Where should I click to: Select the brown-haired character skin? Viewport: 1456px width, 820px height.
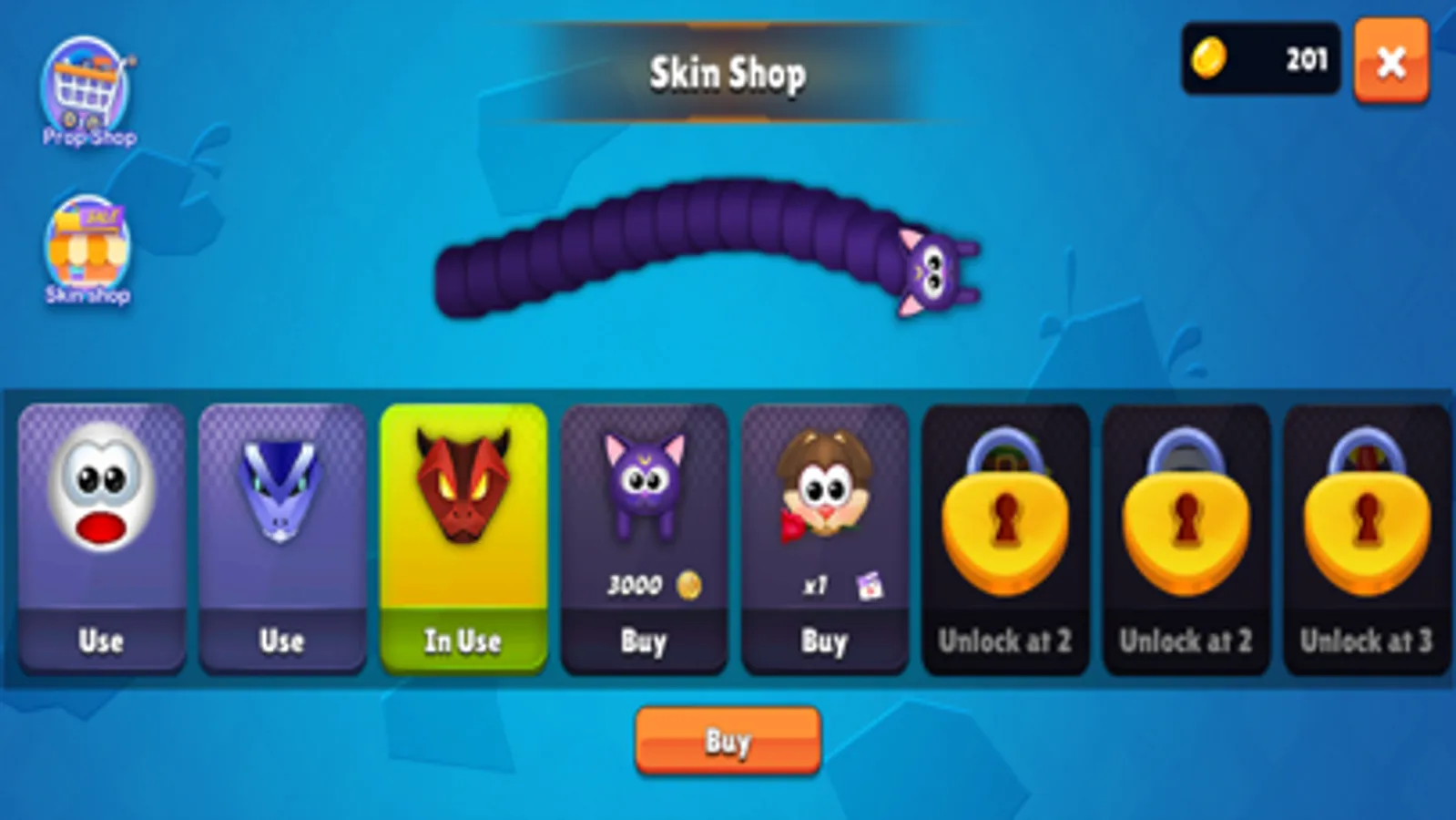(x=822, y=483)
